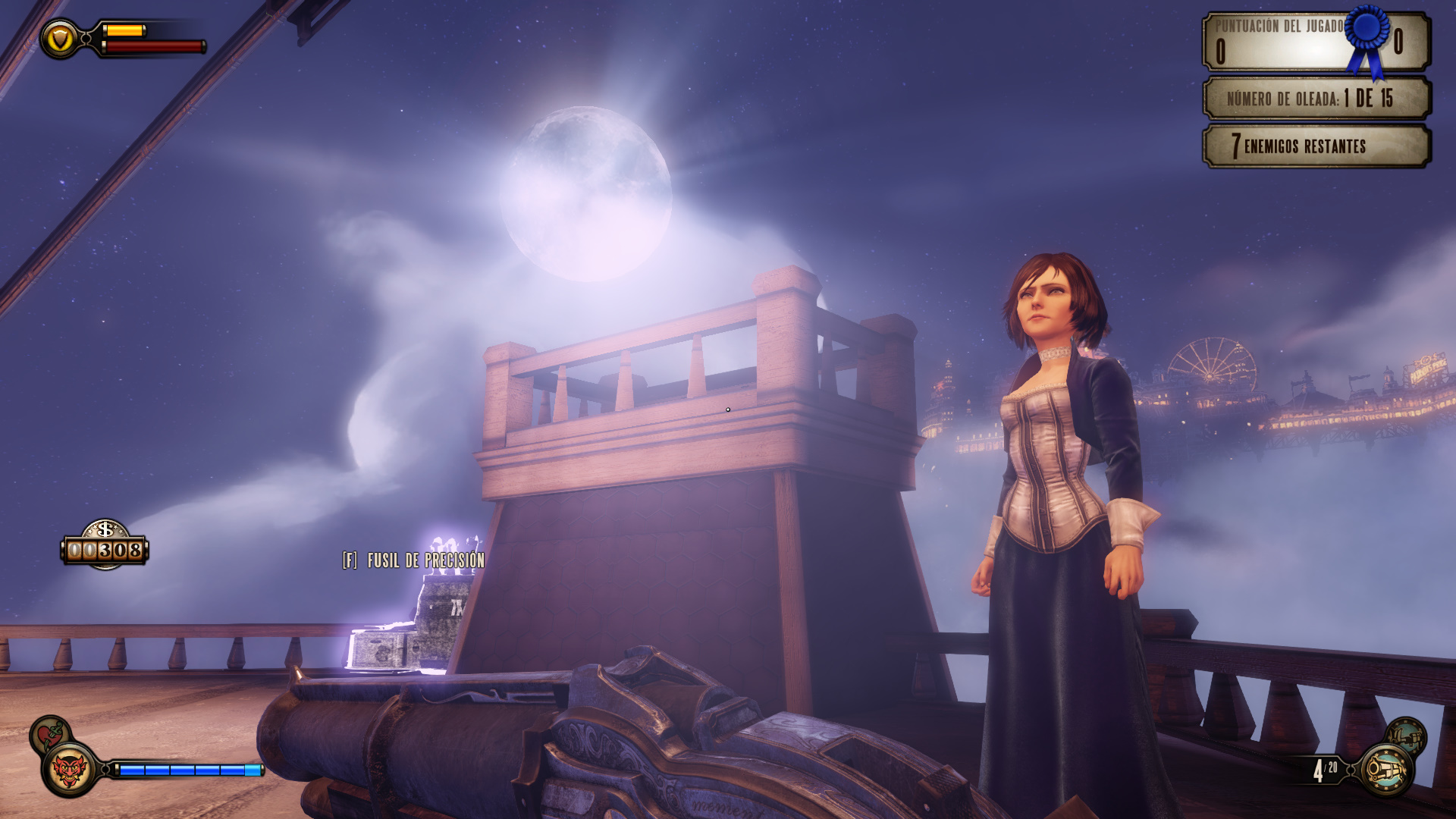Click the equipped gun barrel weapon icon
Viewport: 1456px width, 819px height.
pyautogui.click(x=1386, y=770)
